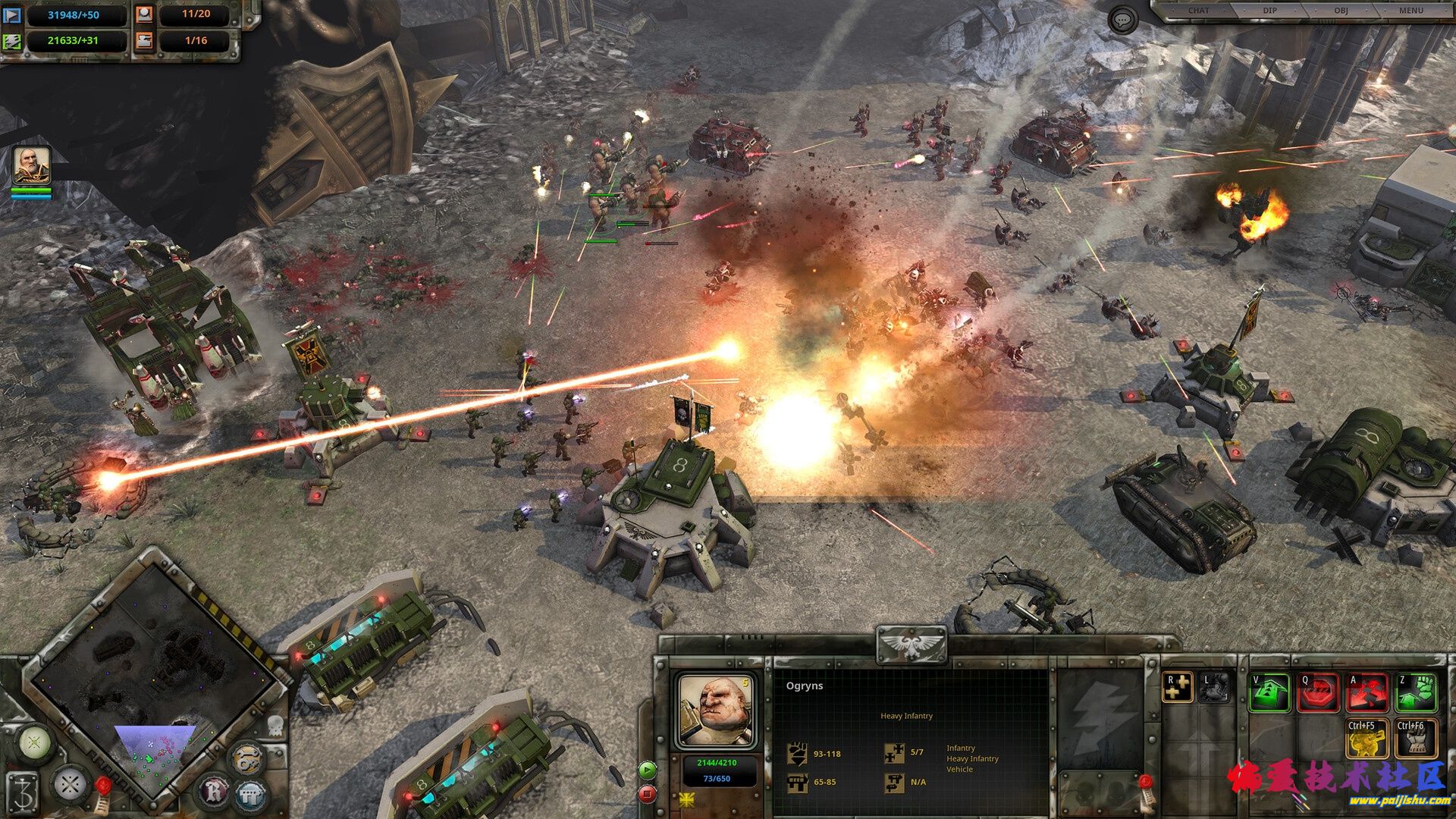Click the Ogryns unit portrait
Image resolution: width=1456 pixels, height=819 pixels.
pos(715,711)
